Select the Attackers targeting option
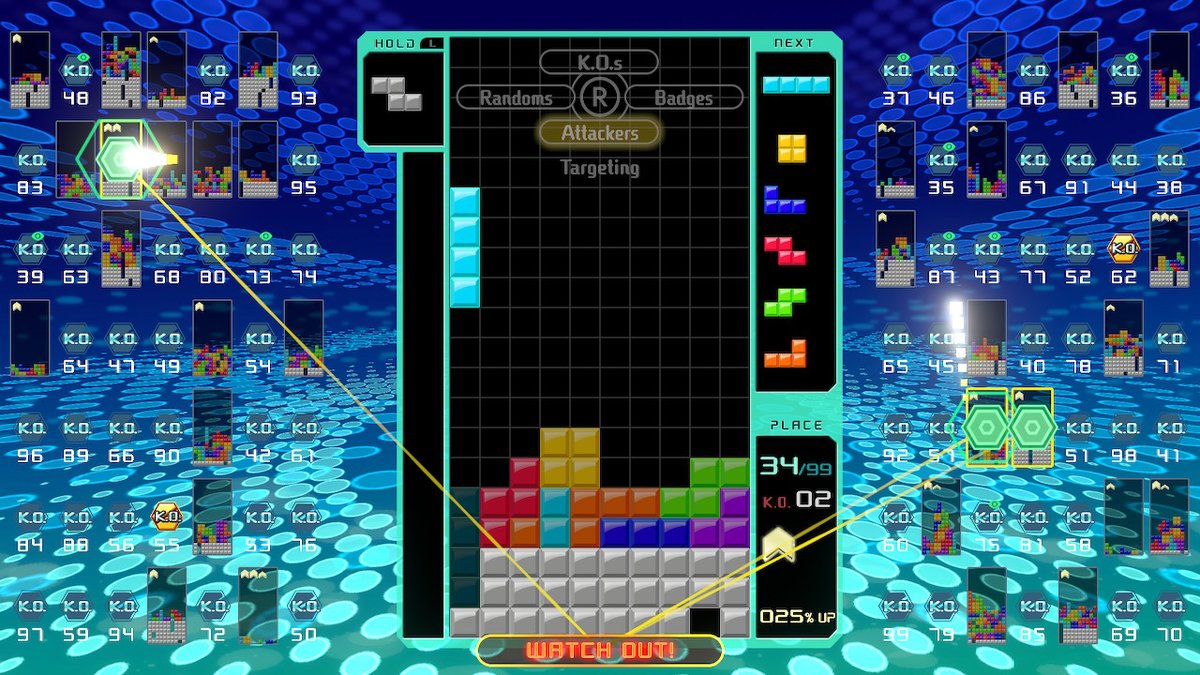 599,132
